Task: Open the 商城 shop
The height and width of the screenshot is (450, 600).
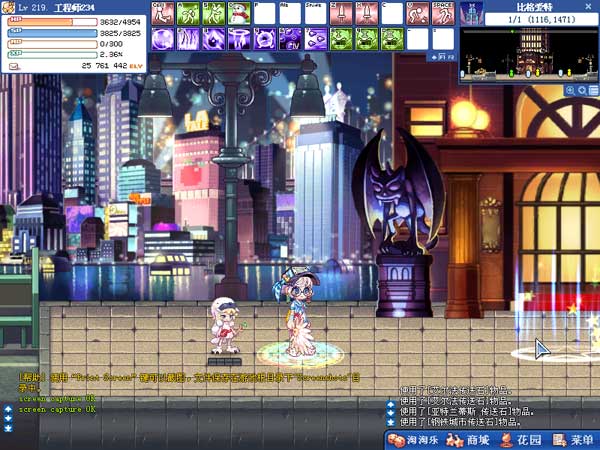Action: [469, 440]
